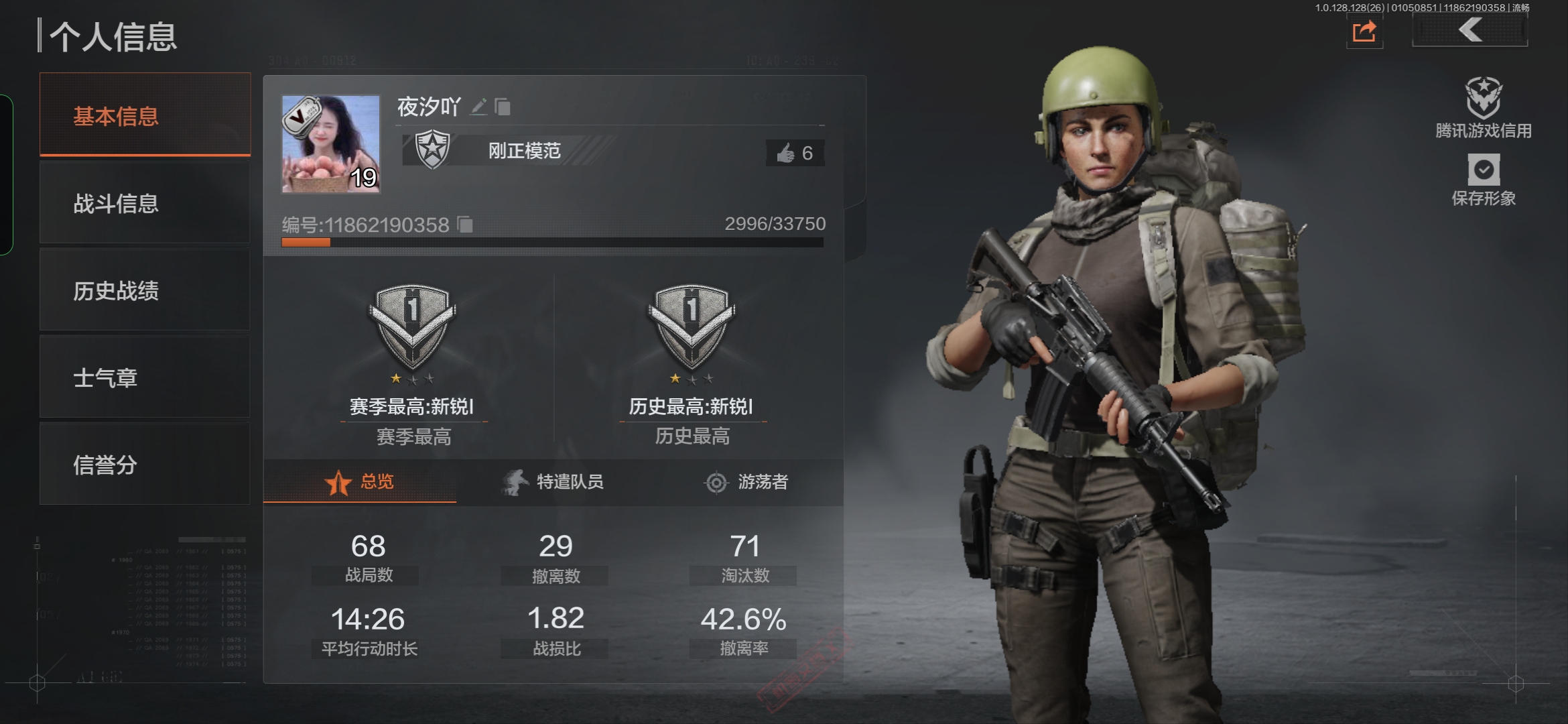Save the character look with 保存形象
The width and height of the screenshot is (1568, 724).
point(1484,179)
